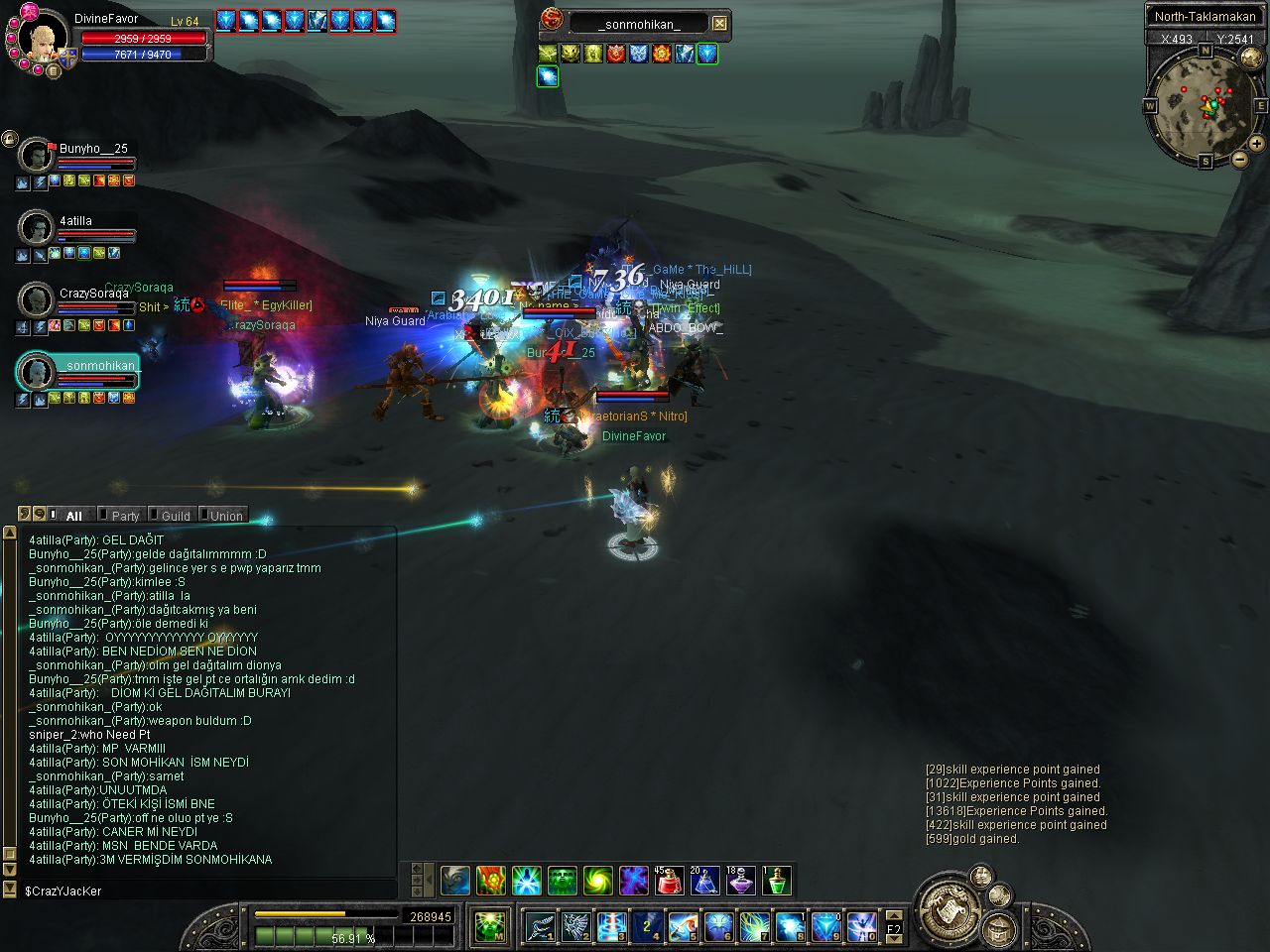
Task: Switch to the Party chat tab
Action: 125,516
